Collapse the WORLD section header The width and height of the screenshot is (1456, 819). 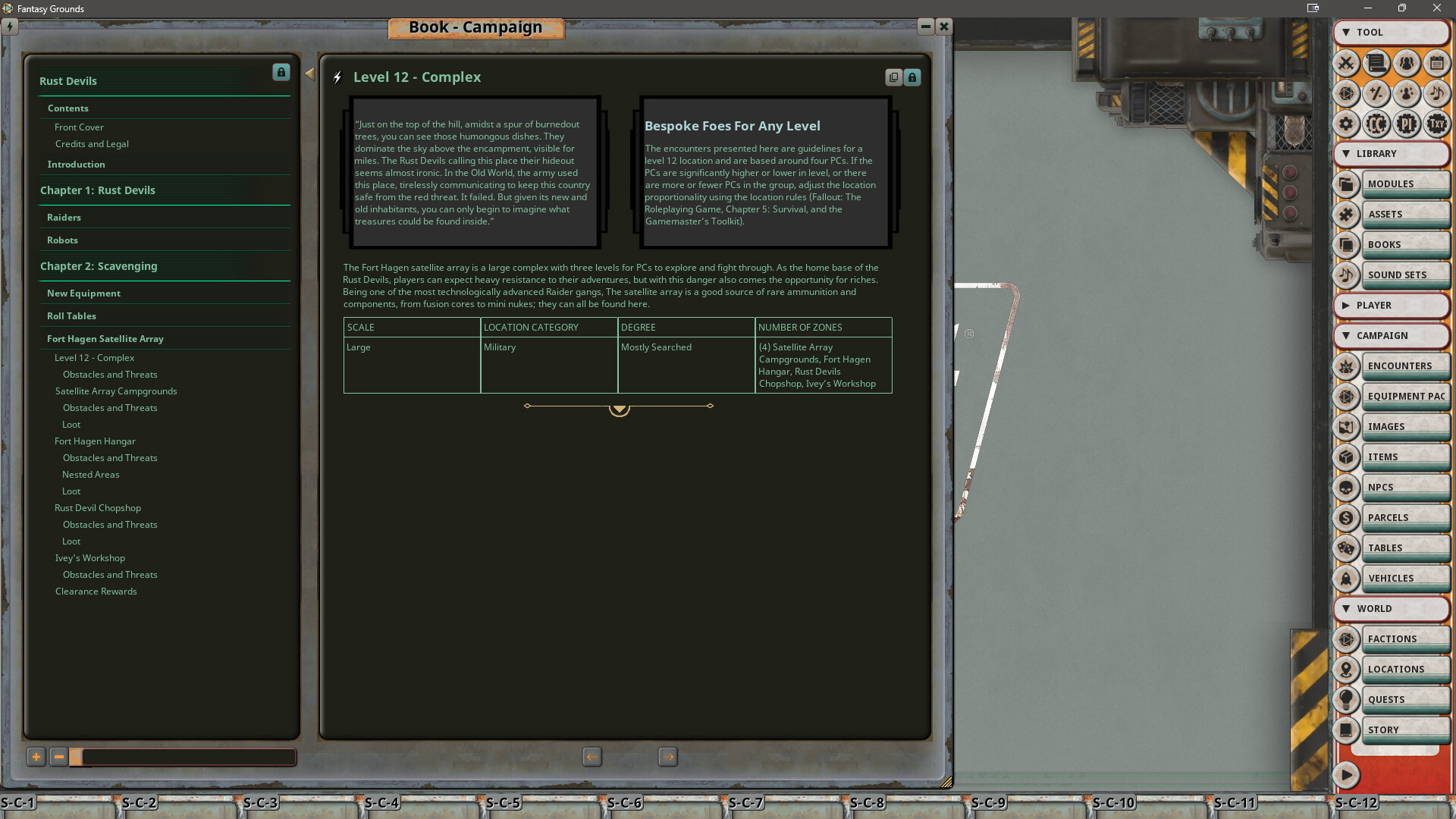(x=1392, y=608)
